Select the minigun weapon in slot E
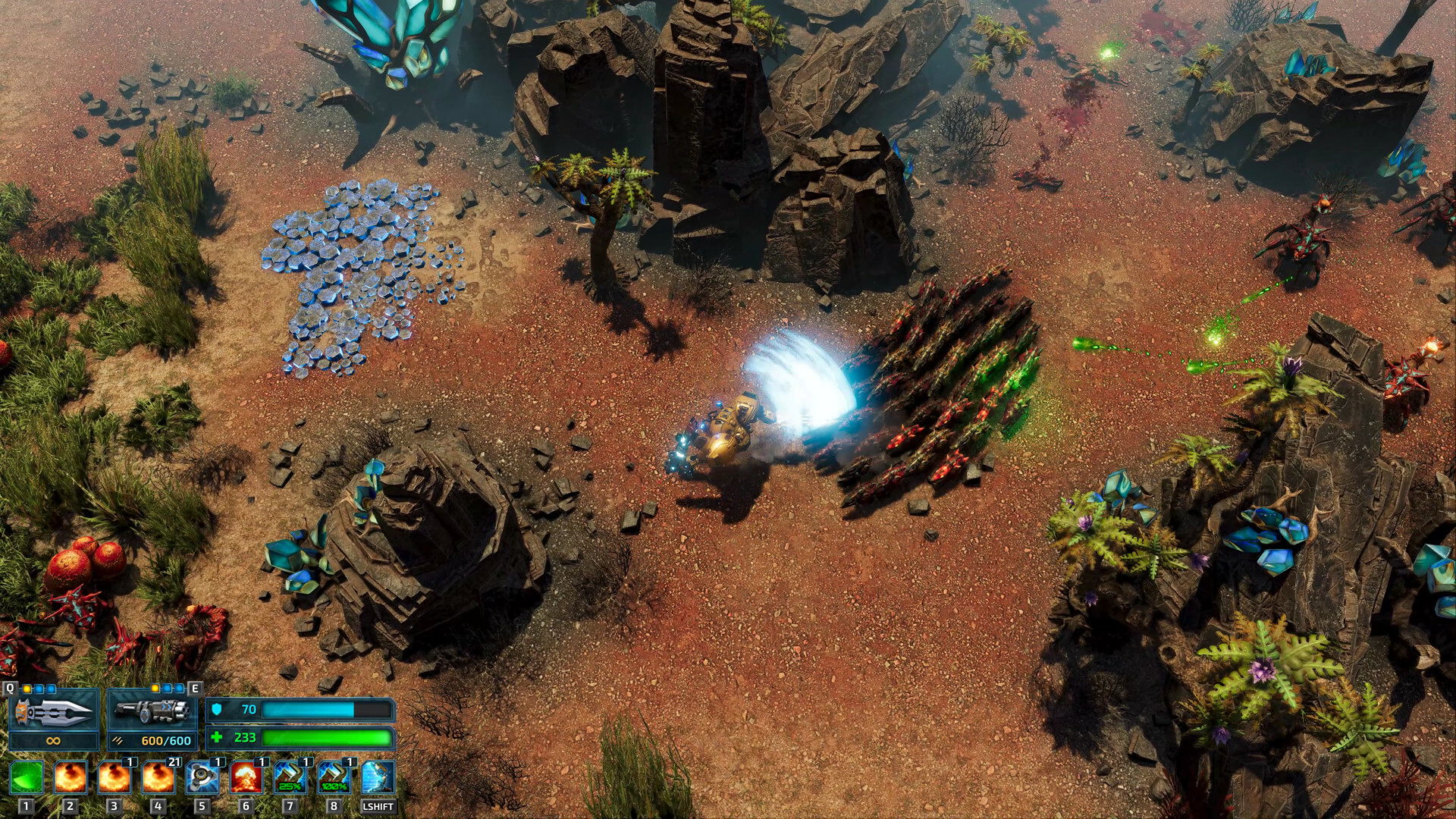 tap(152, 710)
